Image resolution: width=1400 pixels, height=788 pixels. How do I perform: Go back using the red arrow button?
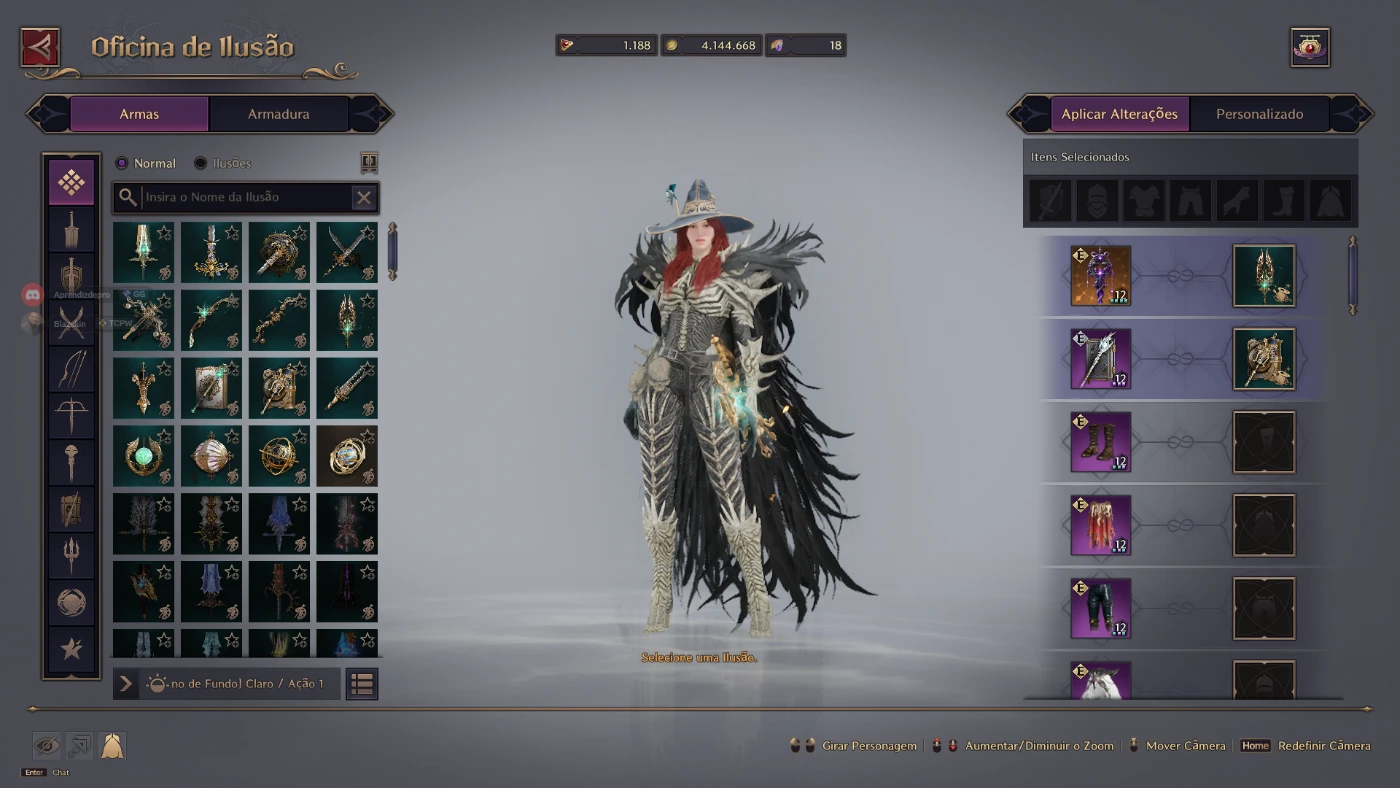(40, 47)
